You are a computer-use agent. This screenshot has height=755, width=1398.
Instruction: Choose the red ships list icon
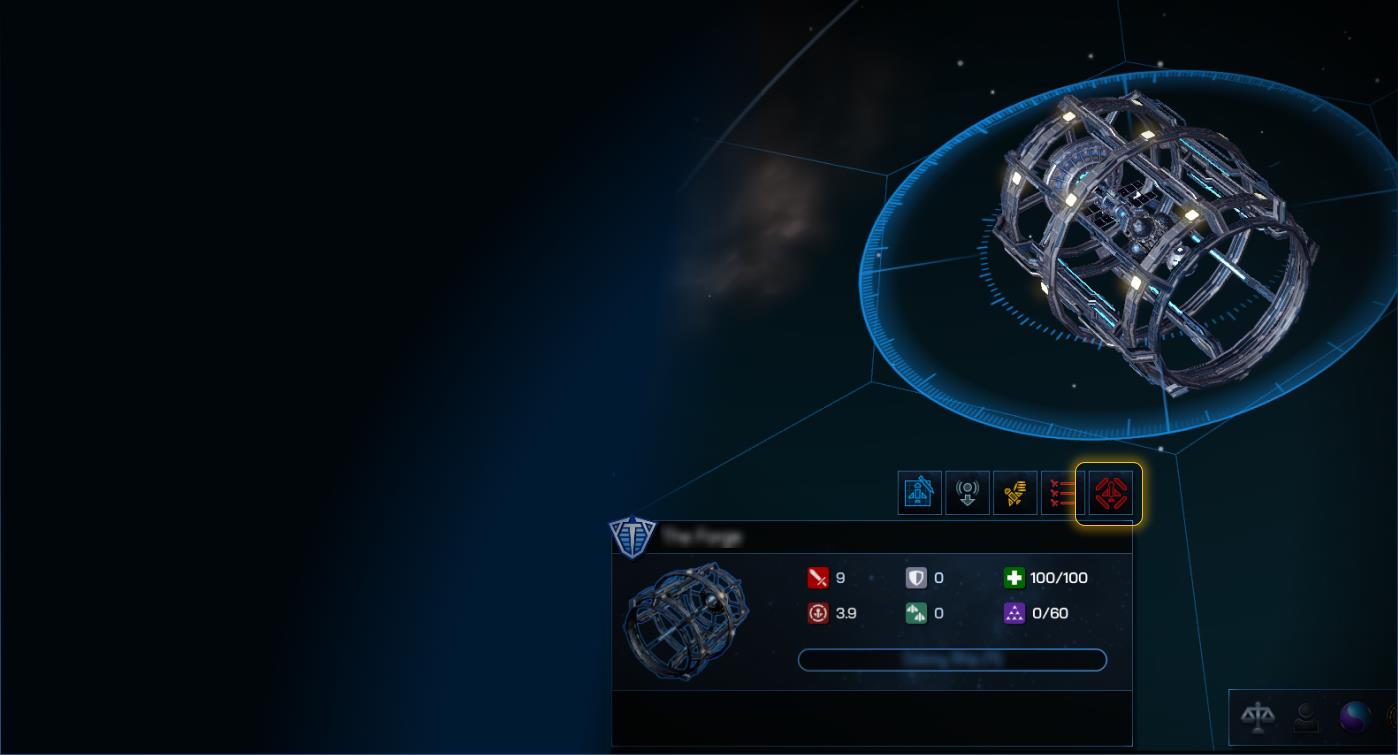coord(1061,493)
